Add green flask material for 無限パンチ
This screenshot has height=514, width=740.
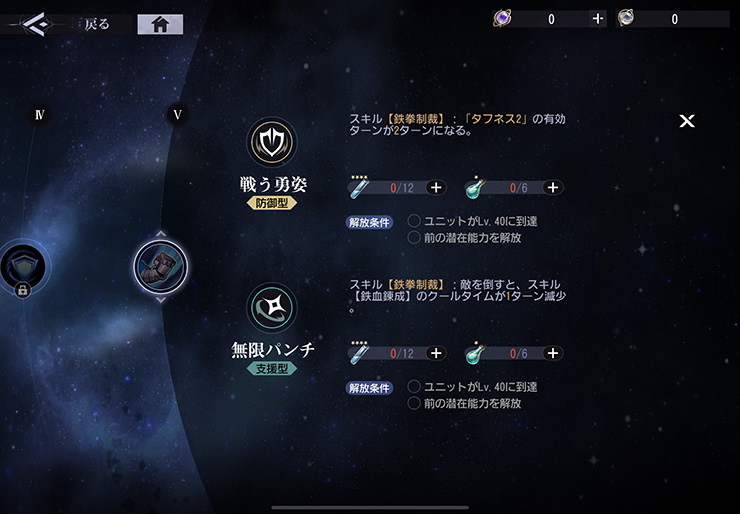[553, 353]
